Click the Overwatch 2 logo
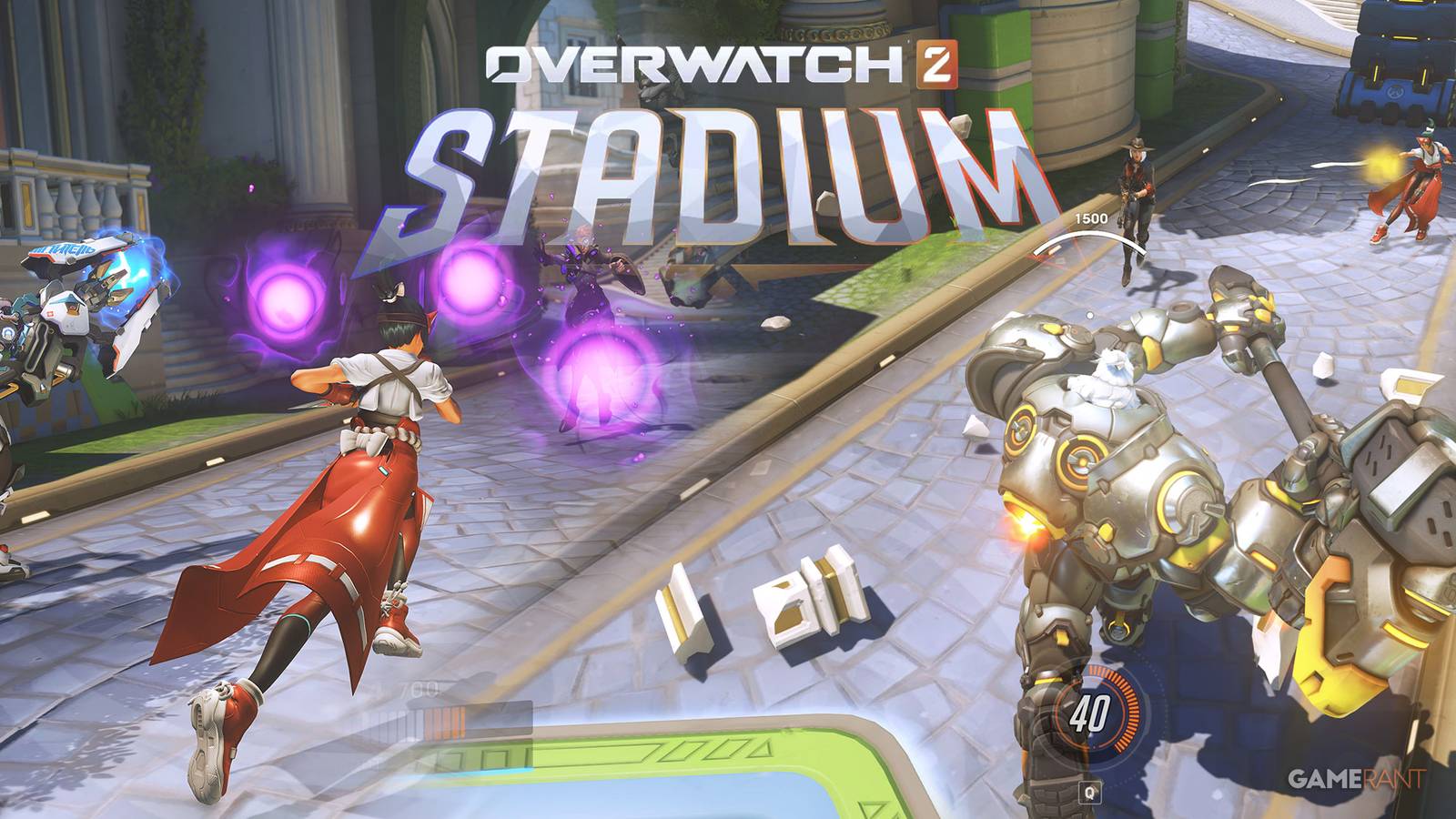 719,64
